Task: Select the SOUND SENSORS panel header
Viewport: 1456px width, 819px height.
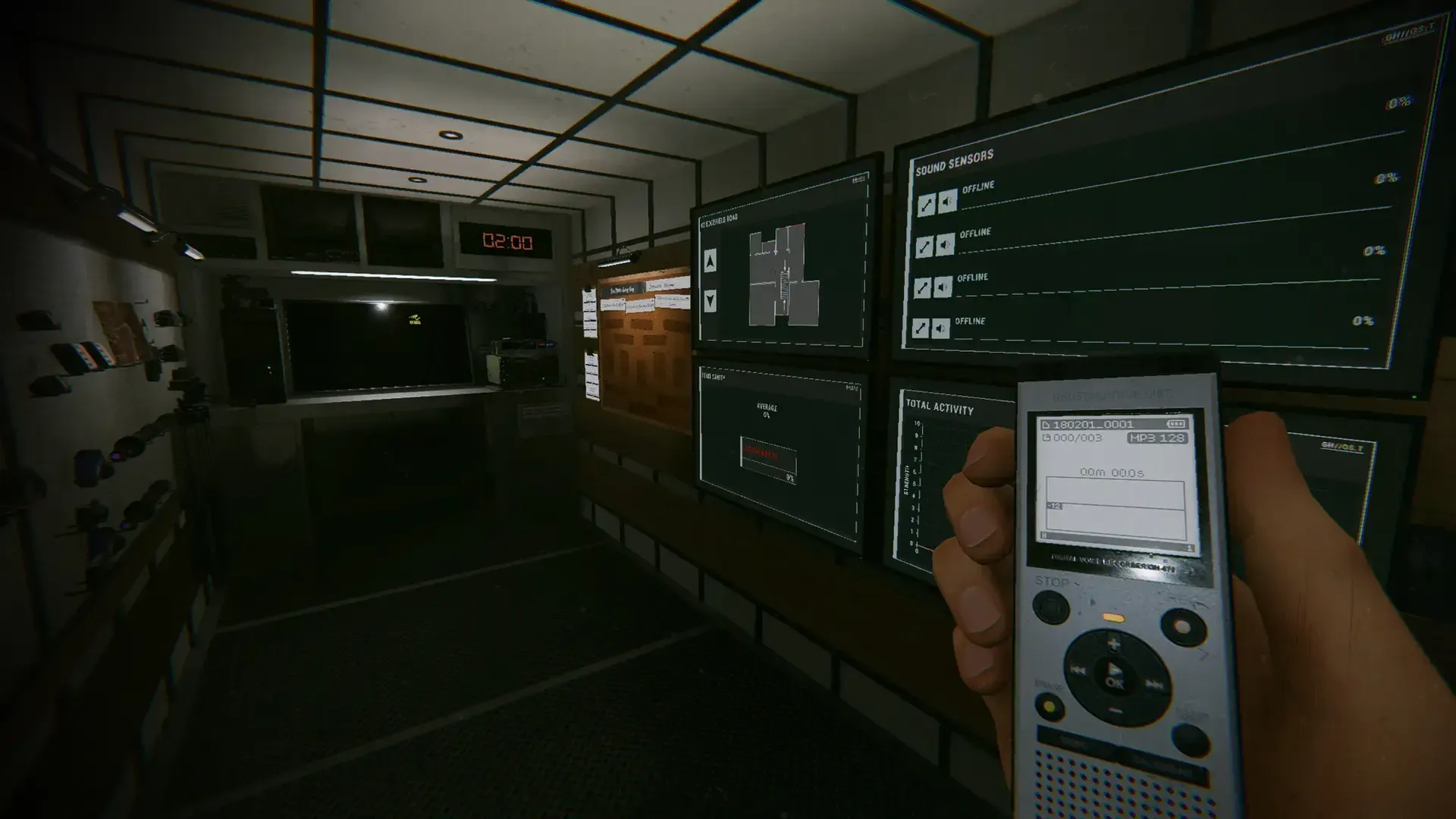Action: [954, 161]
